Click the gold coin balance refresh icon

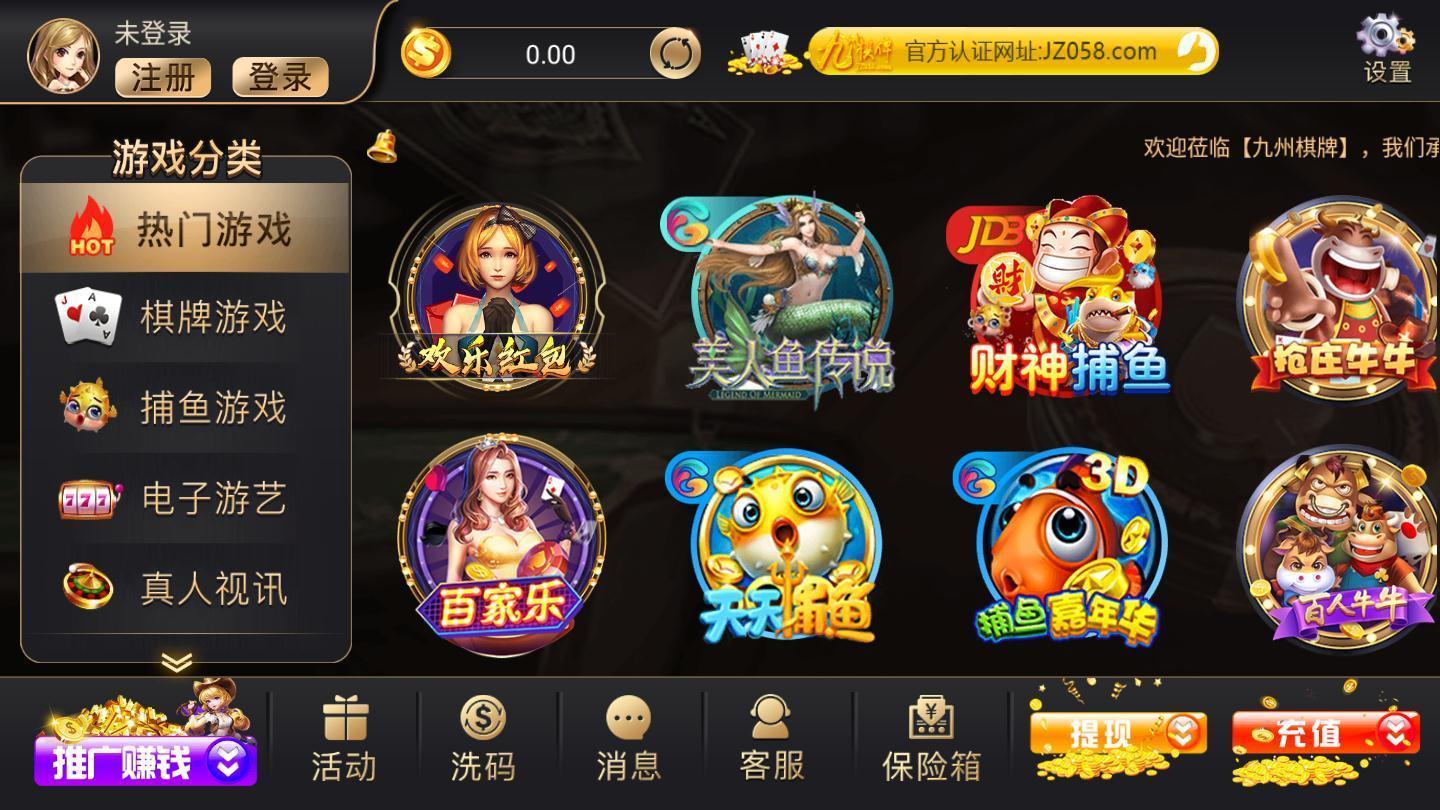coord(676,53)
